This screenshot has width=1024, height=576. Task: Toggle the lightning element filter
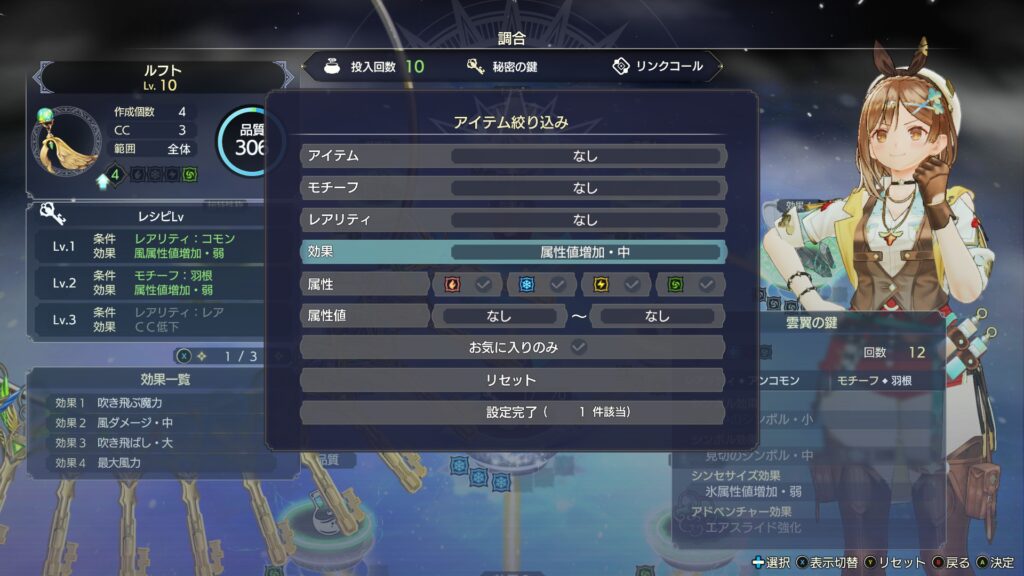(616, 285)
